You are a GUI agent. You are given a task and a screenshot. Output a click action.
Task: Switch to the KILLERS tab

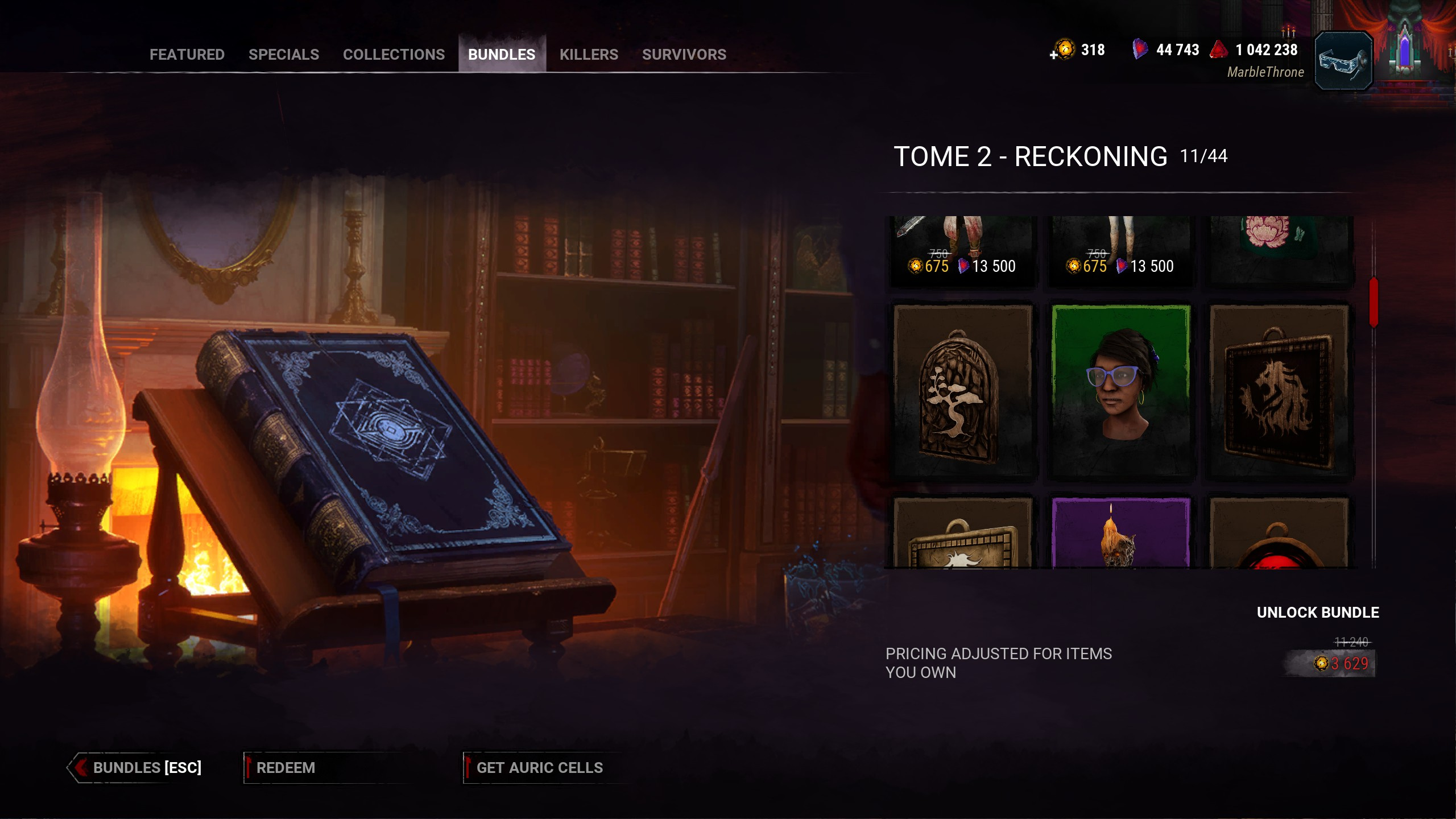tap(589, 55)
